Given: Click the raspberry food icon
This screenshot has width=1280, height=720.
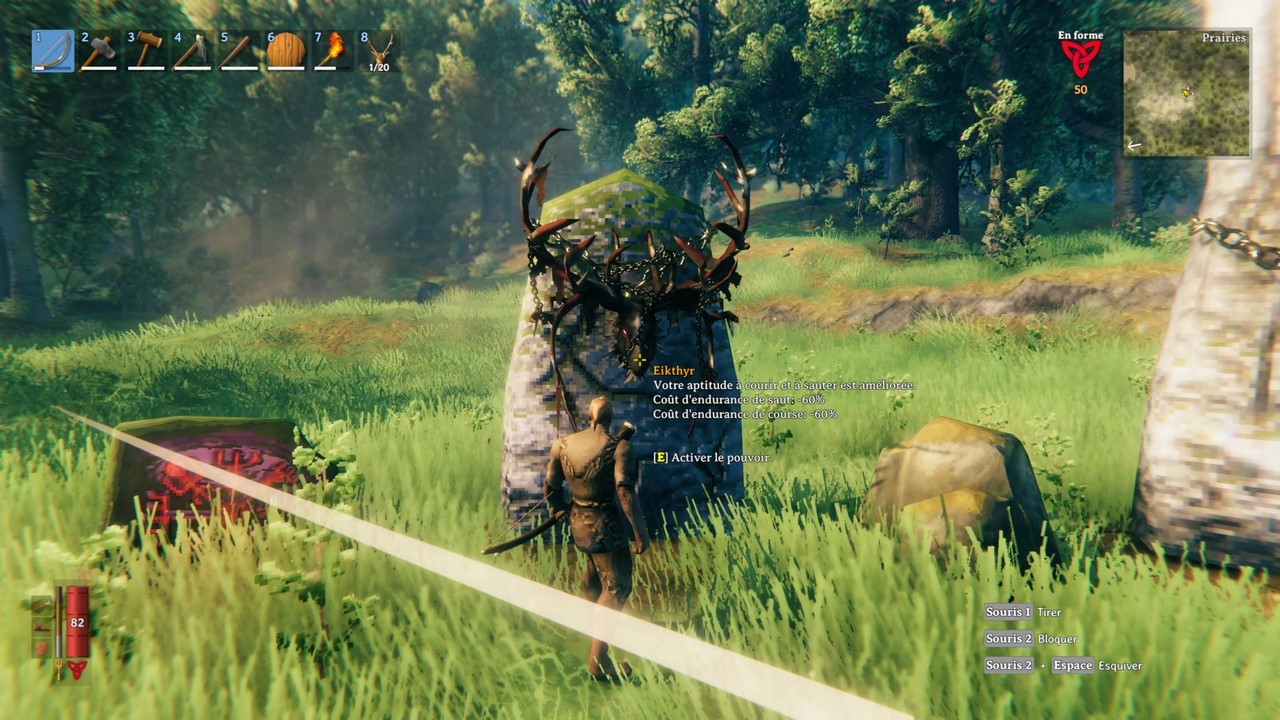Looking at the screenshot, I should click(x=41, y=648).
